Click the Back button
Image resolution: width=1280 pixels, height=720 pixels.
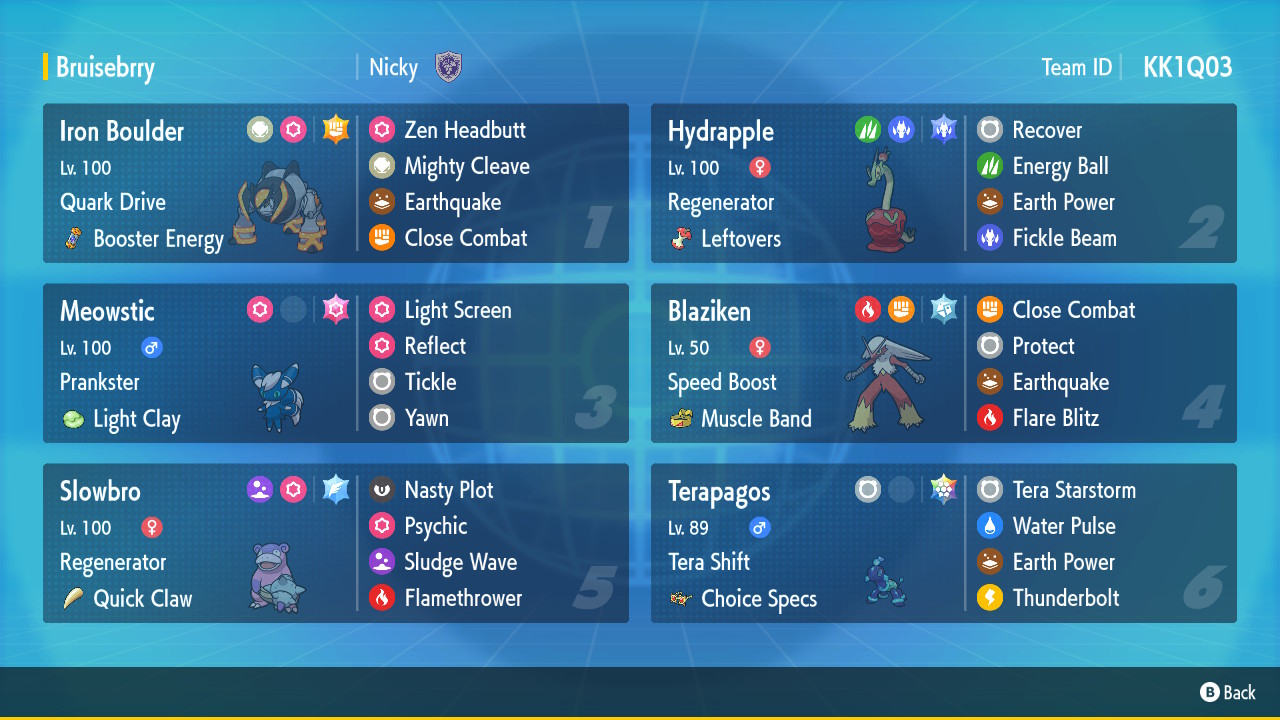(1228, 692)
